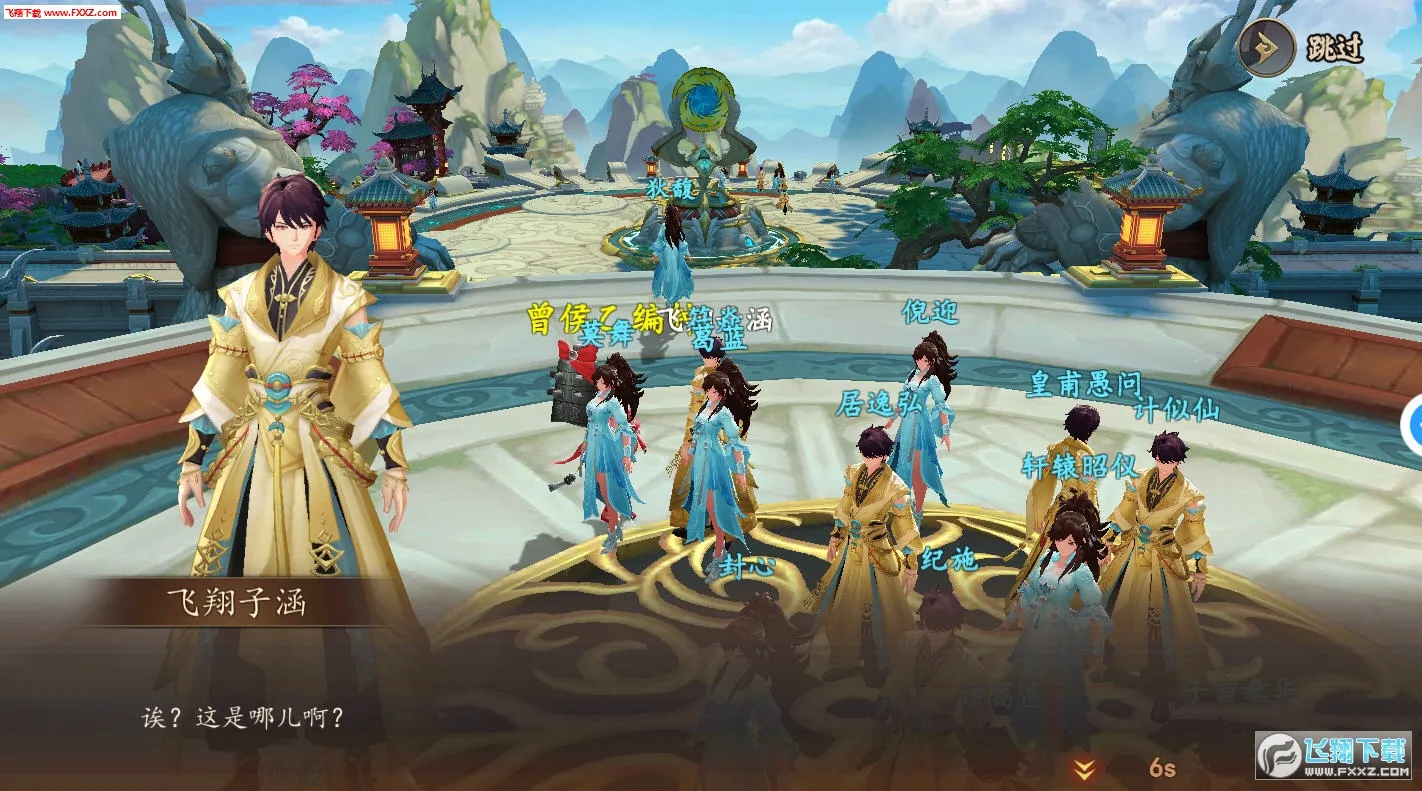The height and width of the screenshot is (791, 1422).
Task: Skip the cutscene with 跳过 button
Action: click(1302, 47)
